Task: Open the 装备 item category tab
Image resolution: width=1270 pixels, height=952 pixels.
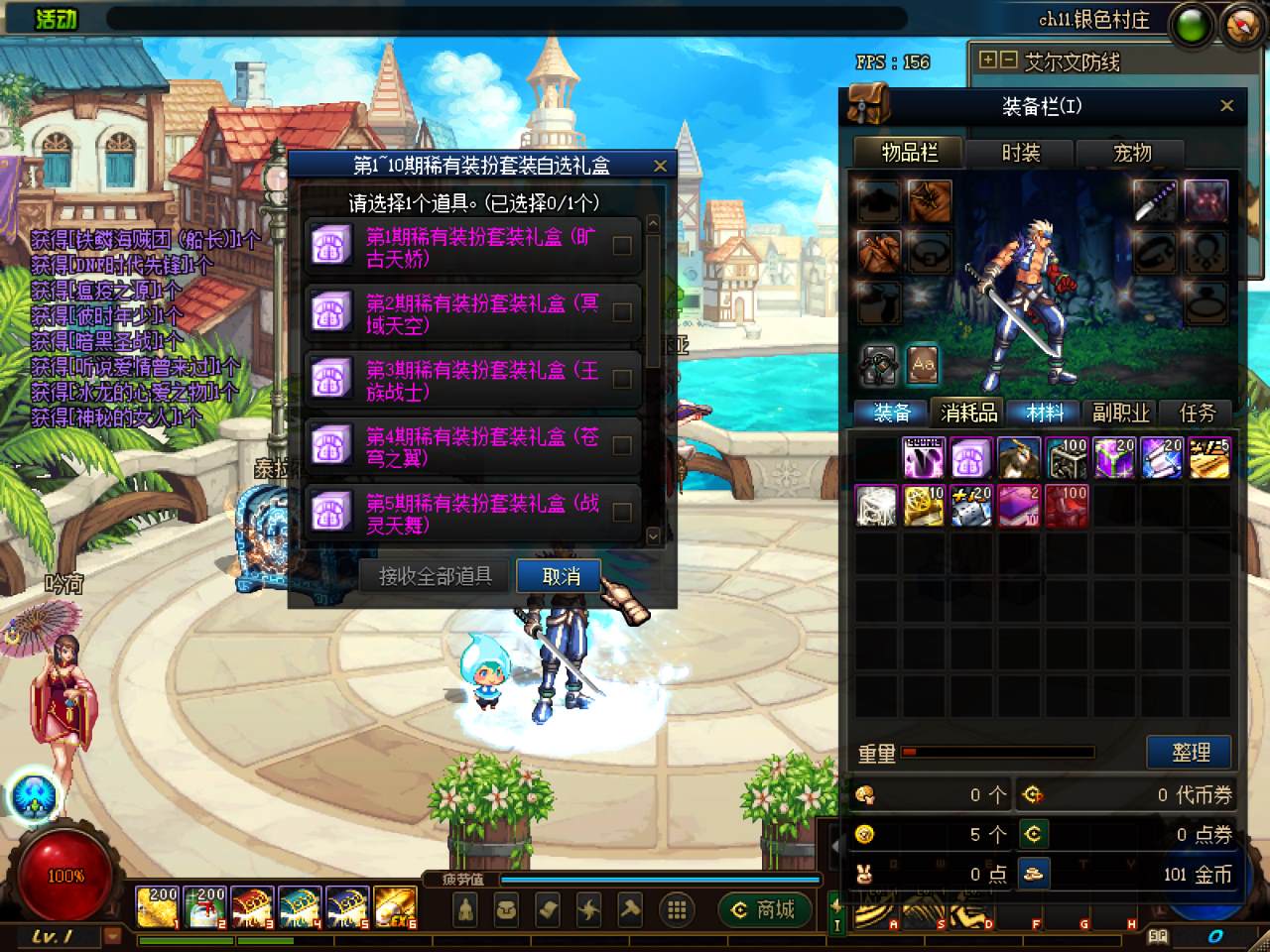Action: coord(891,413)
